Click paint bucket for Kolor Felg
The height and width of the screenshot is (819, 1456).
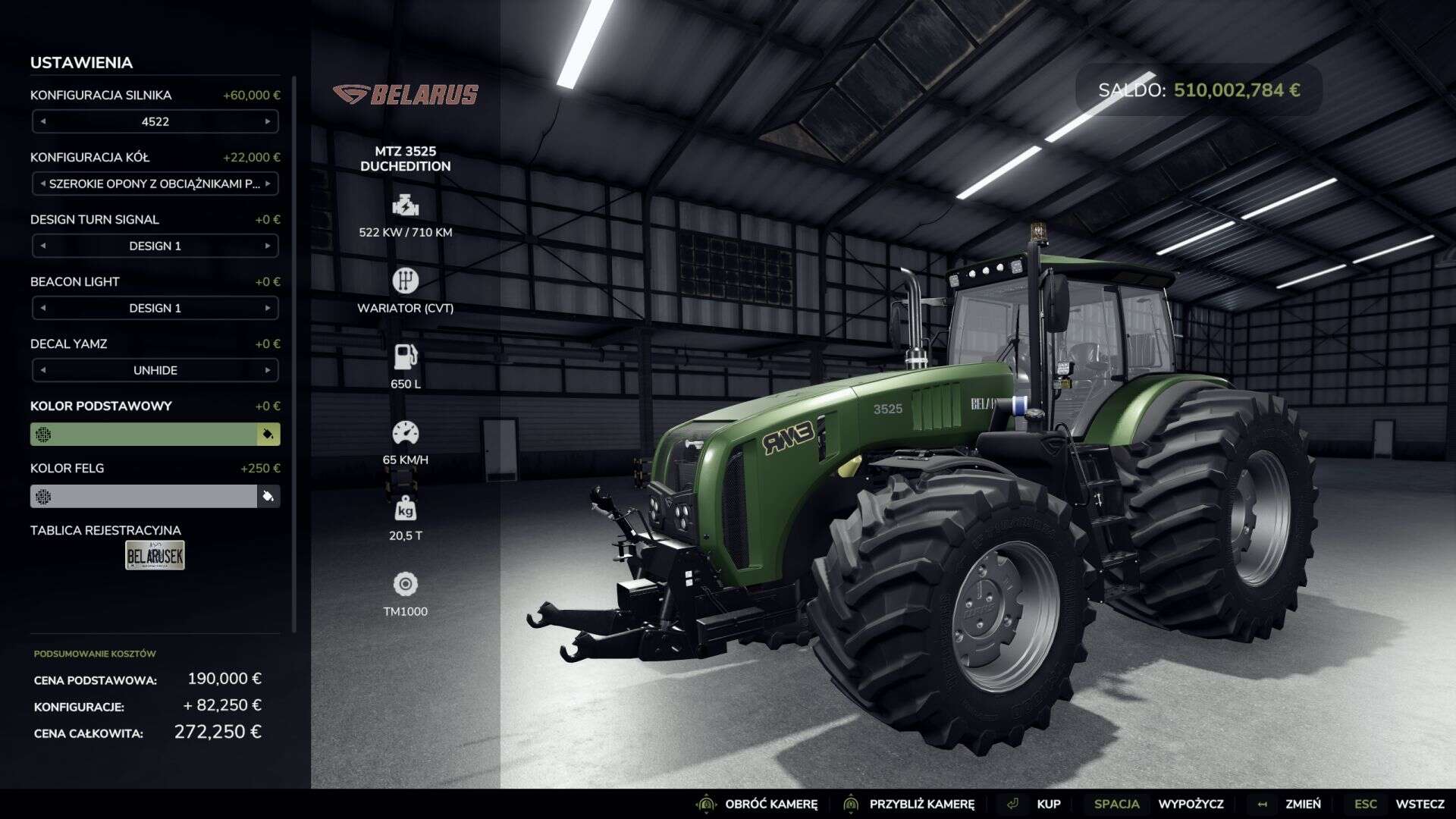(268, 496)
